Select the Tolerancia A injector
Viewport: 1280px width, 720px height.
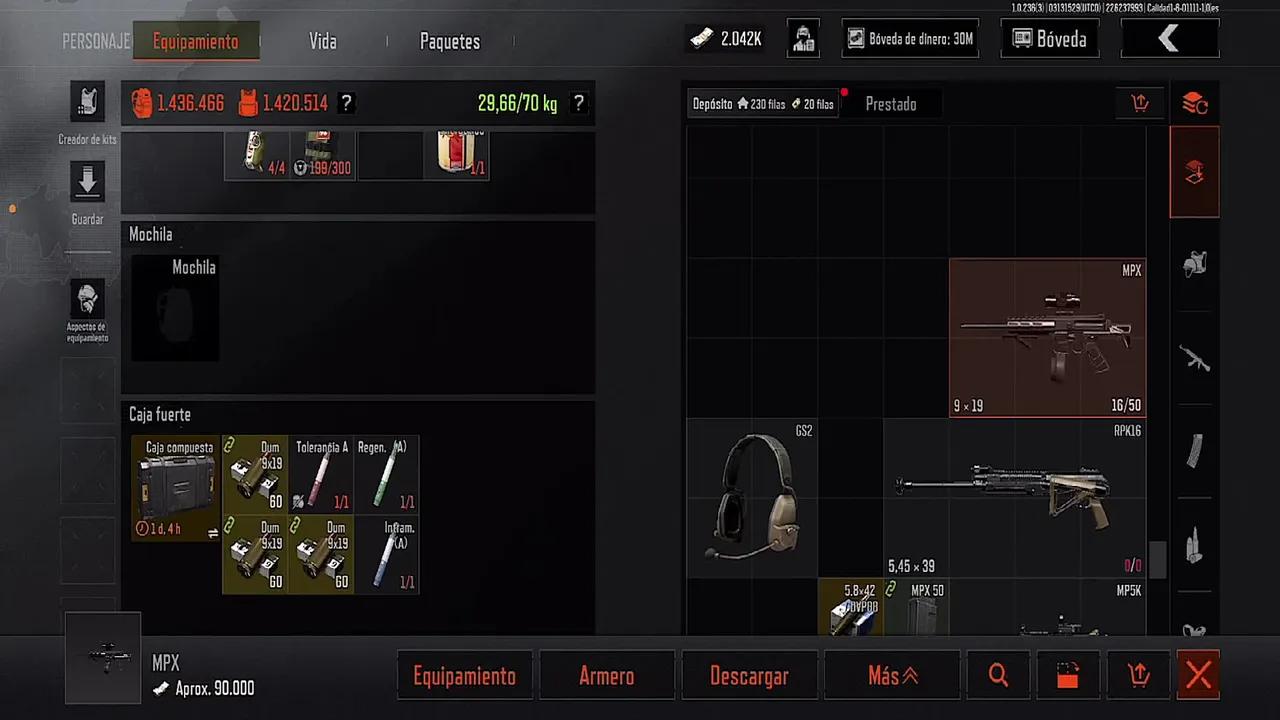(x=322, y=474)
